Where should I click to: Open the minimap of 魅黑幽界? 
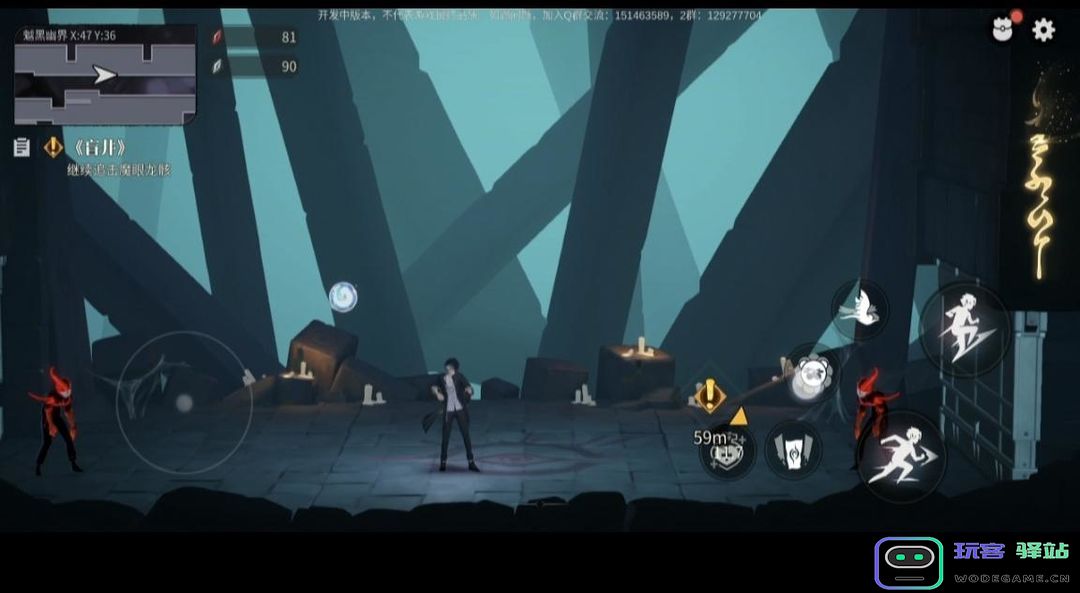(105, 76)
